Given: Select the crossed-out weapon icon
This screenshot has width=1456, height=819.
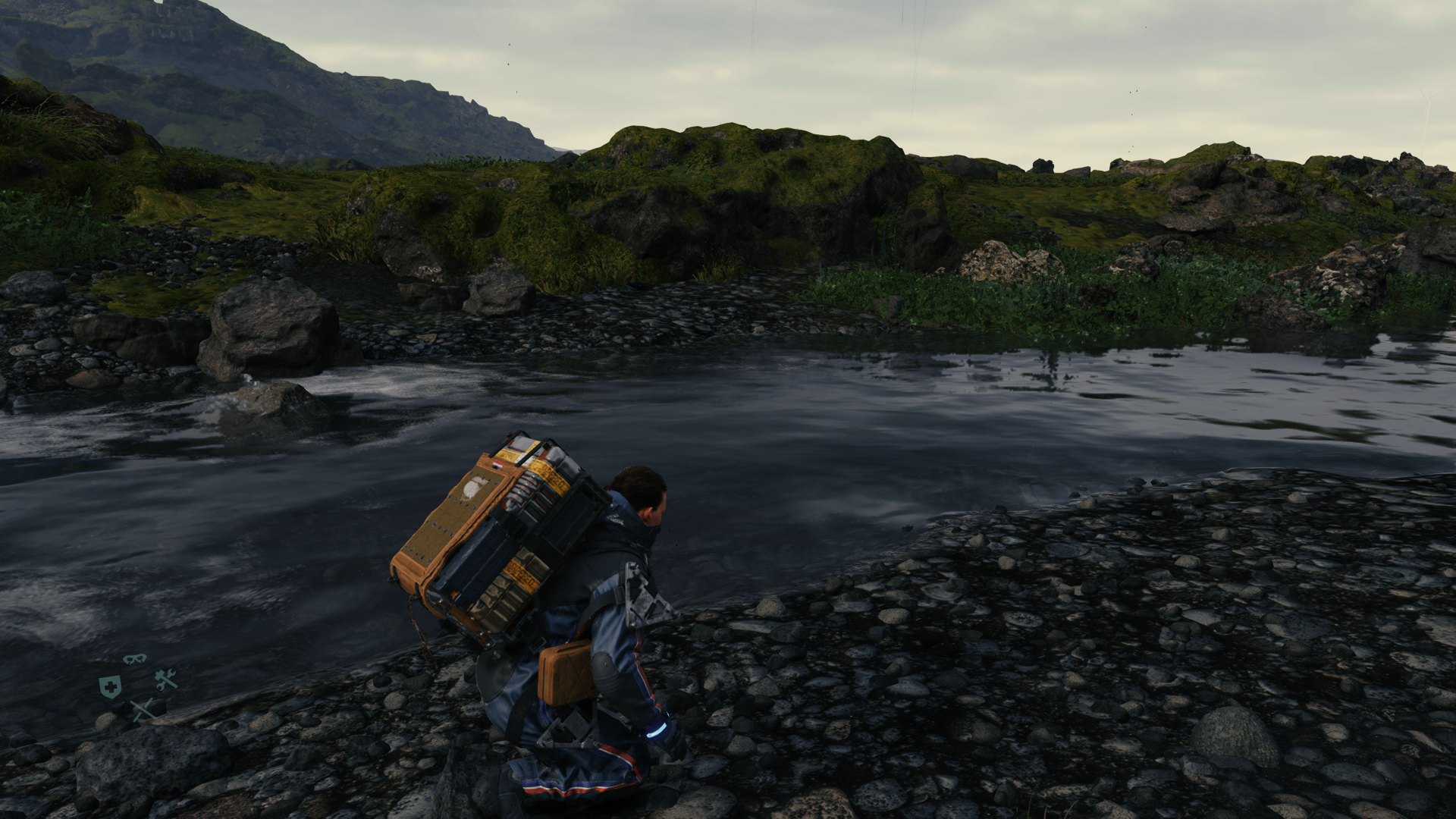Looking at the screenshot, I should coord(143,710).
